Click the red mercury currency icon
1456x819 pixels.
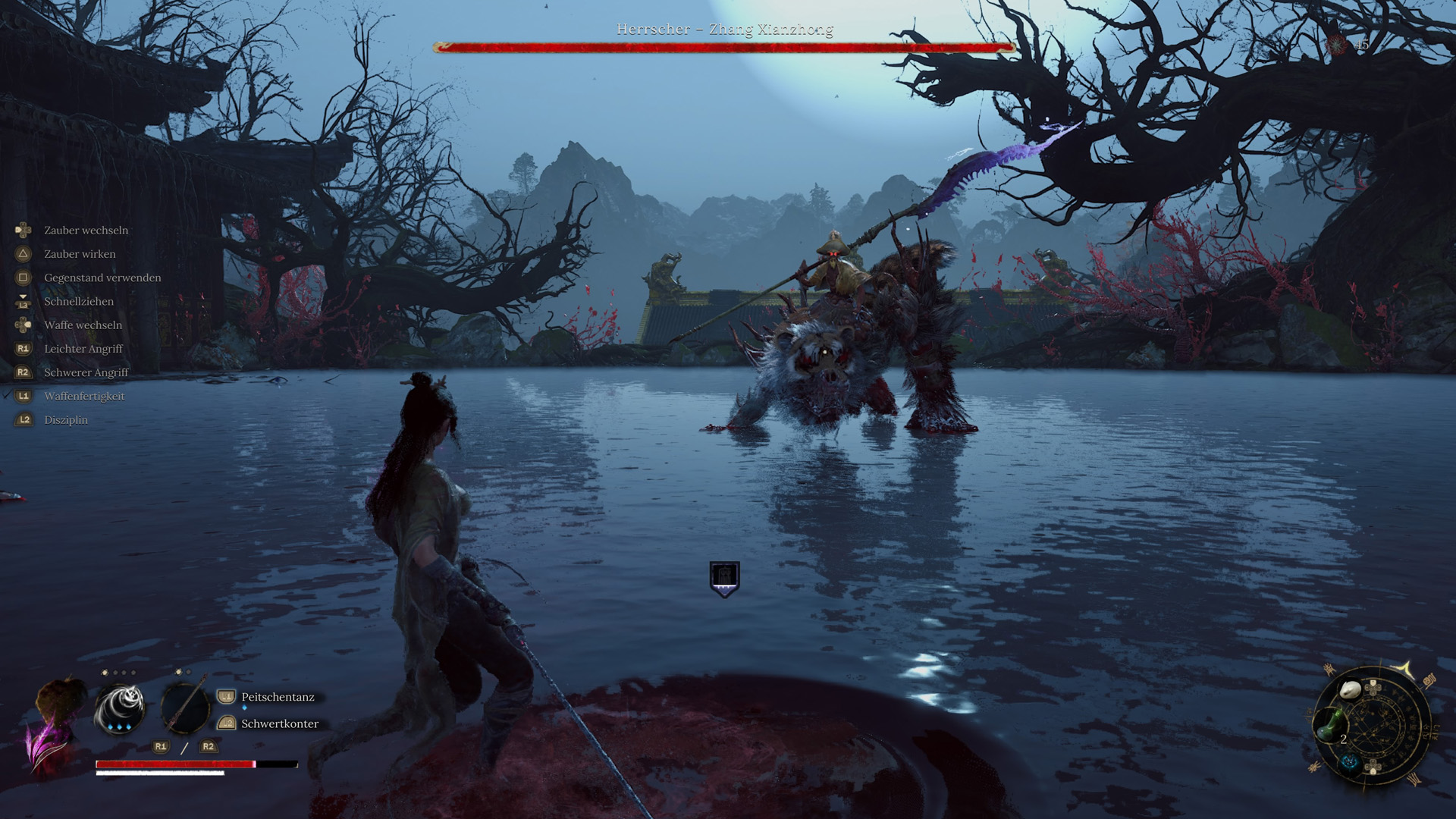click(1337, 45)
